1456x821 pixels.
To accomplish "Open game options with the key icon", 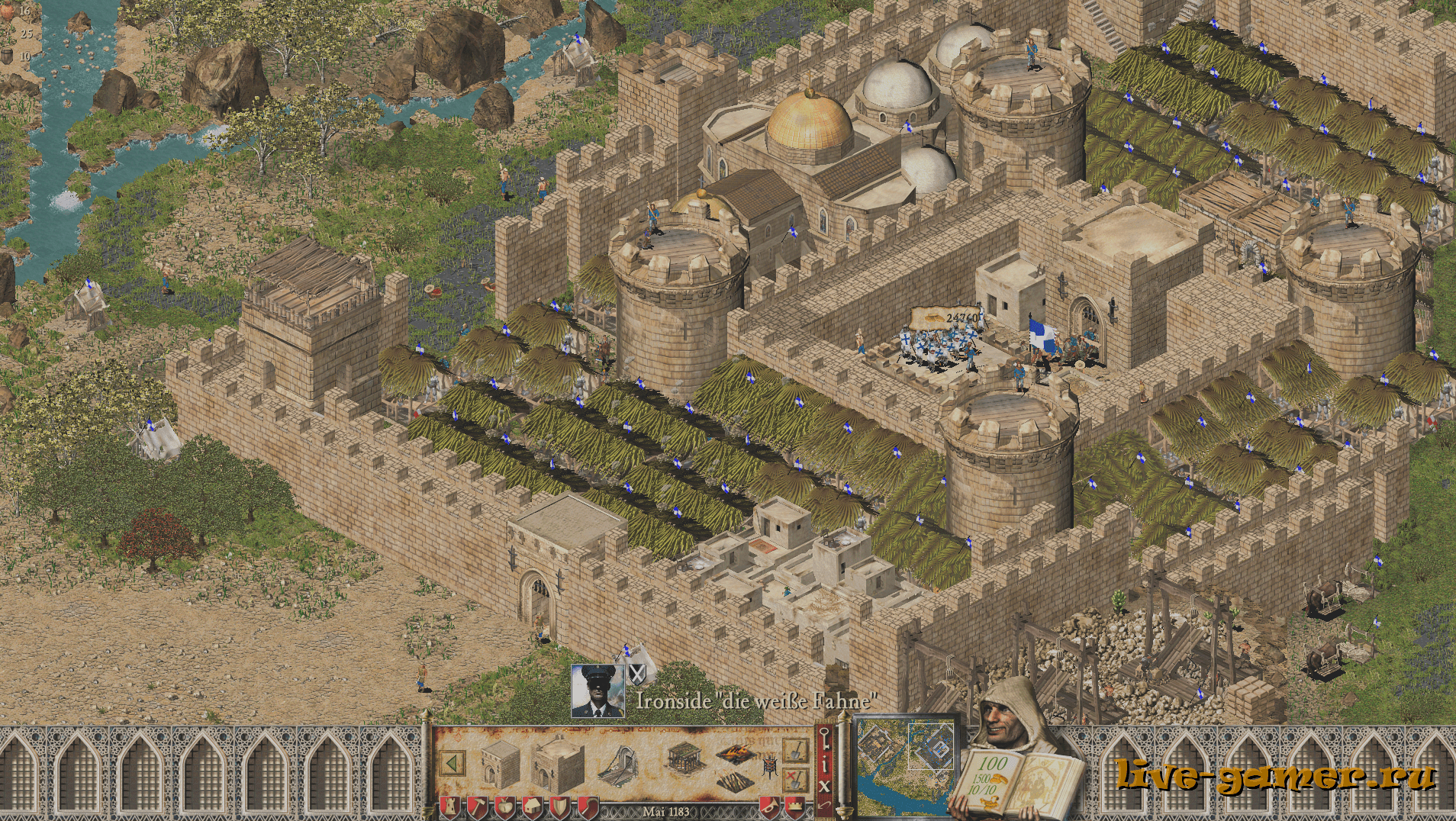I will 824,739.
